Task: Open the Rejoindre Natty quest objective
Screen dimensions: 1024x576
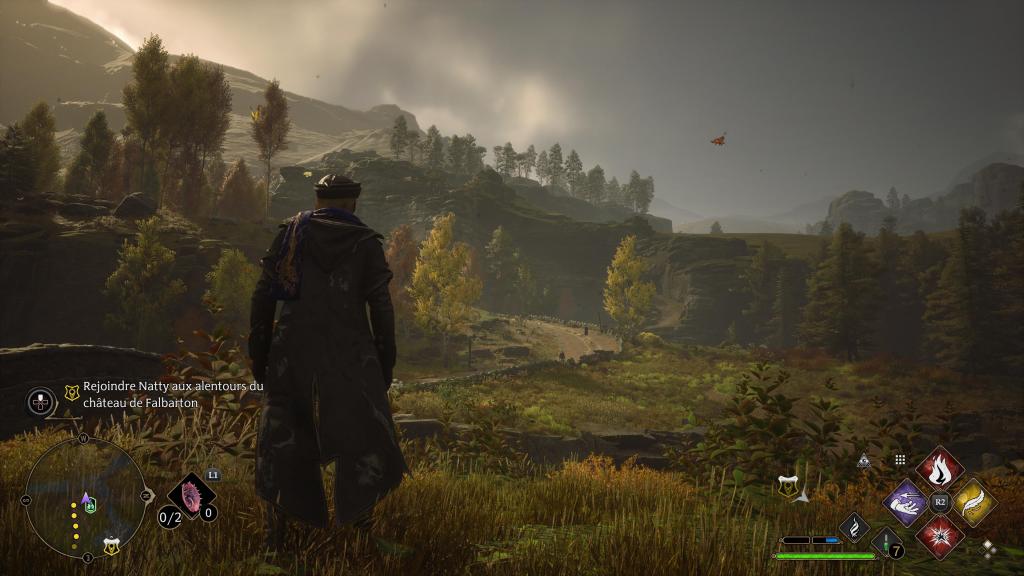Action: tap(172, 394)
